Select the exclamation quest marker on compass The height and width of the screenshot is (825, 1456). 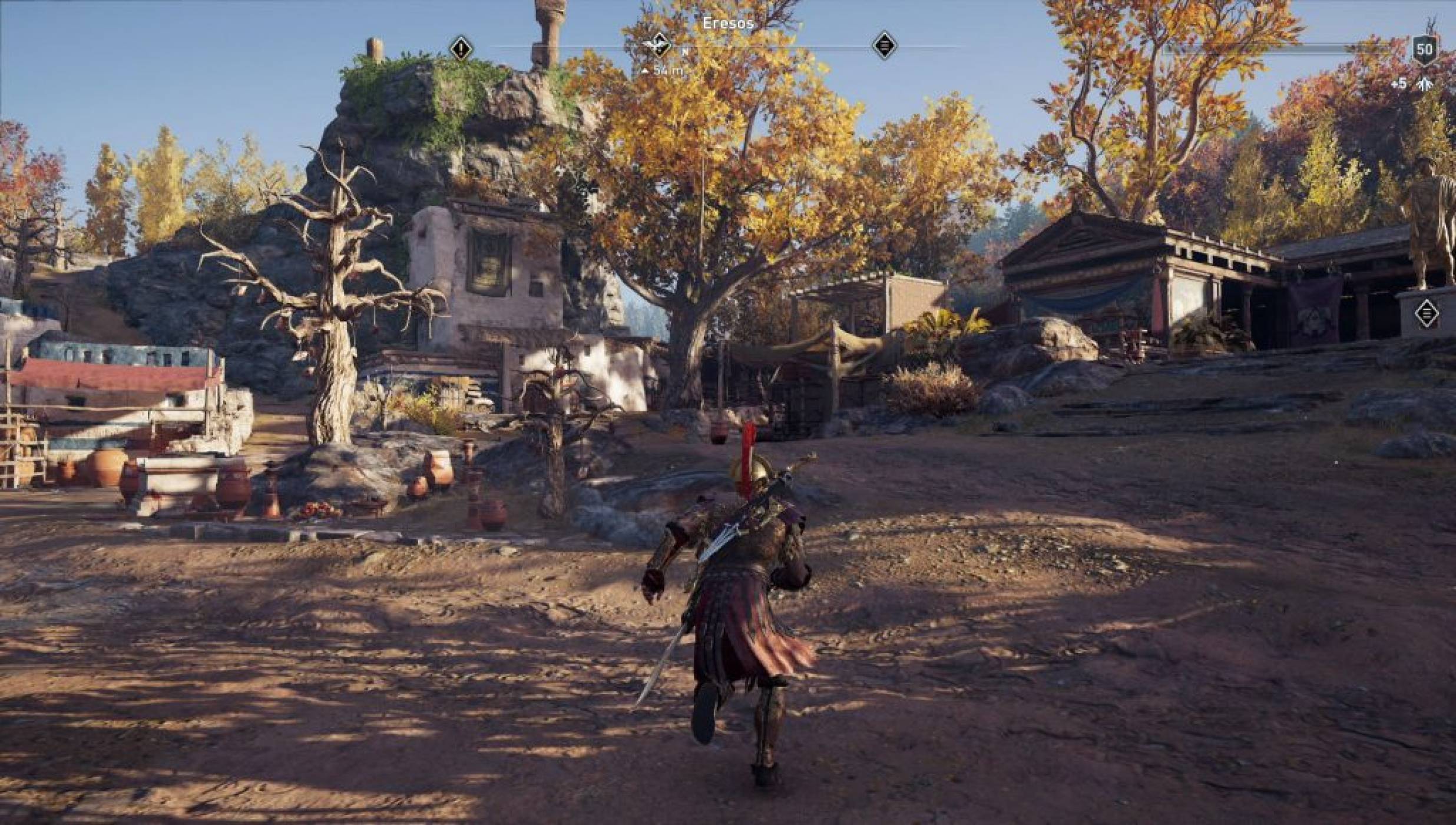click(x=461, y=48)
